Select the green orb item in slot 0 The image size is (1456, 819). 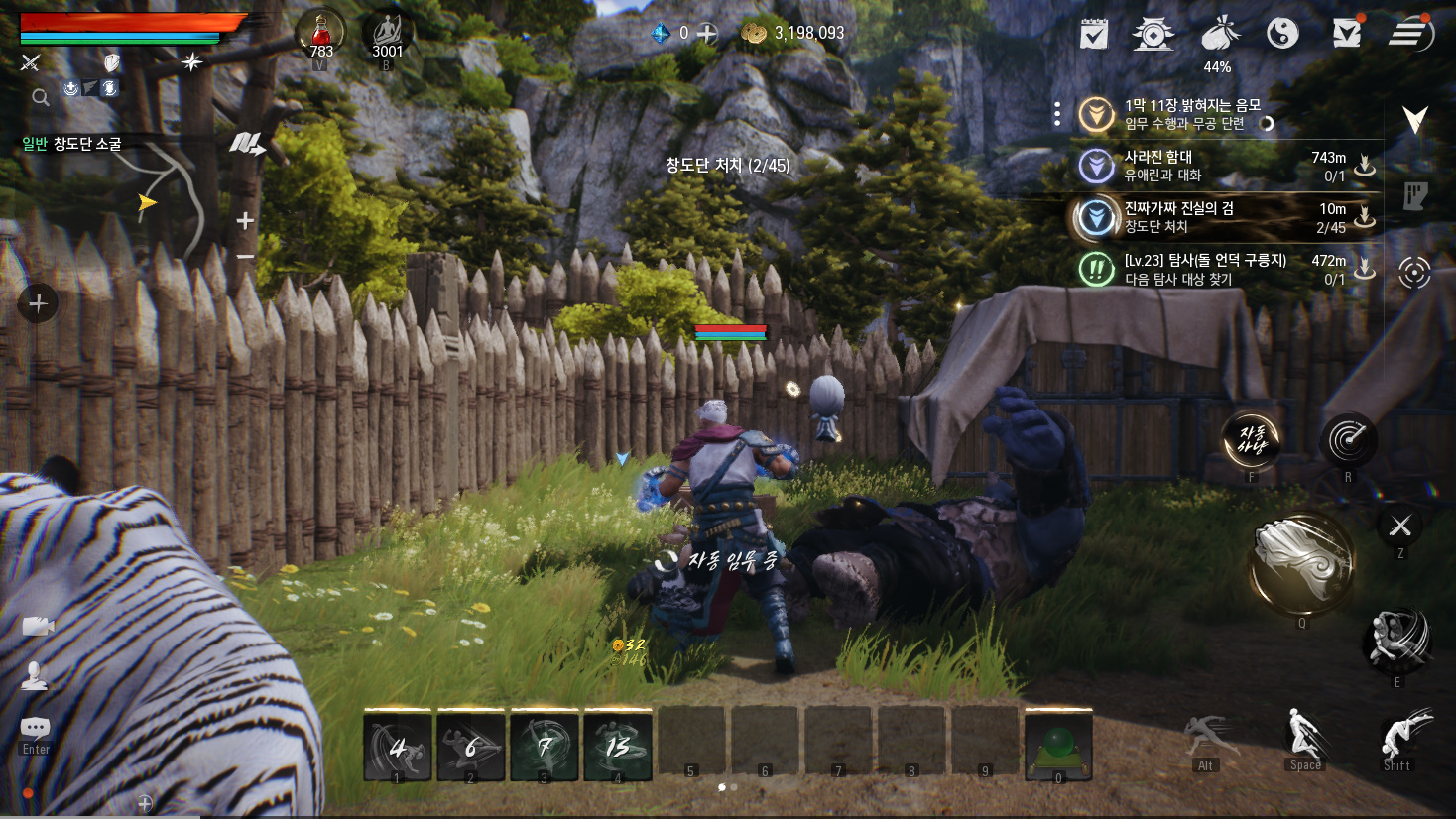pos(1057,745)
